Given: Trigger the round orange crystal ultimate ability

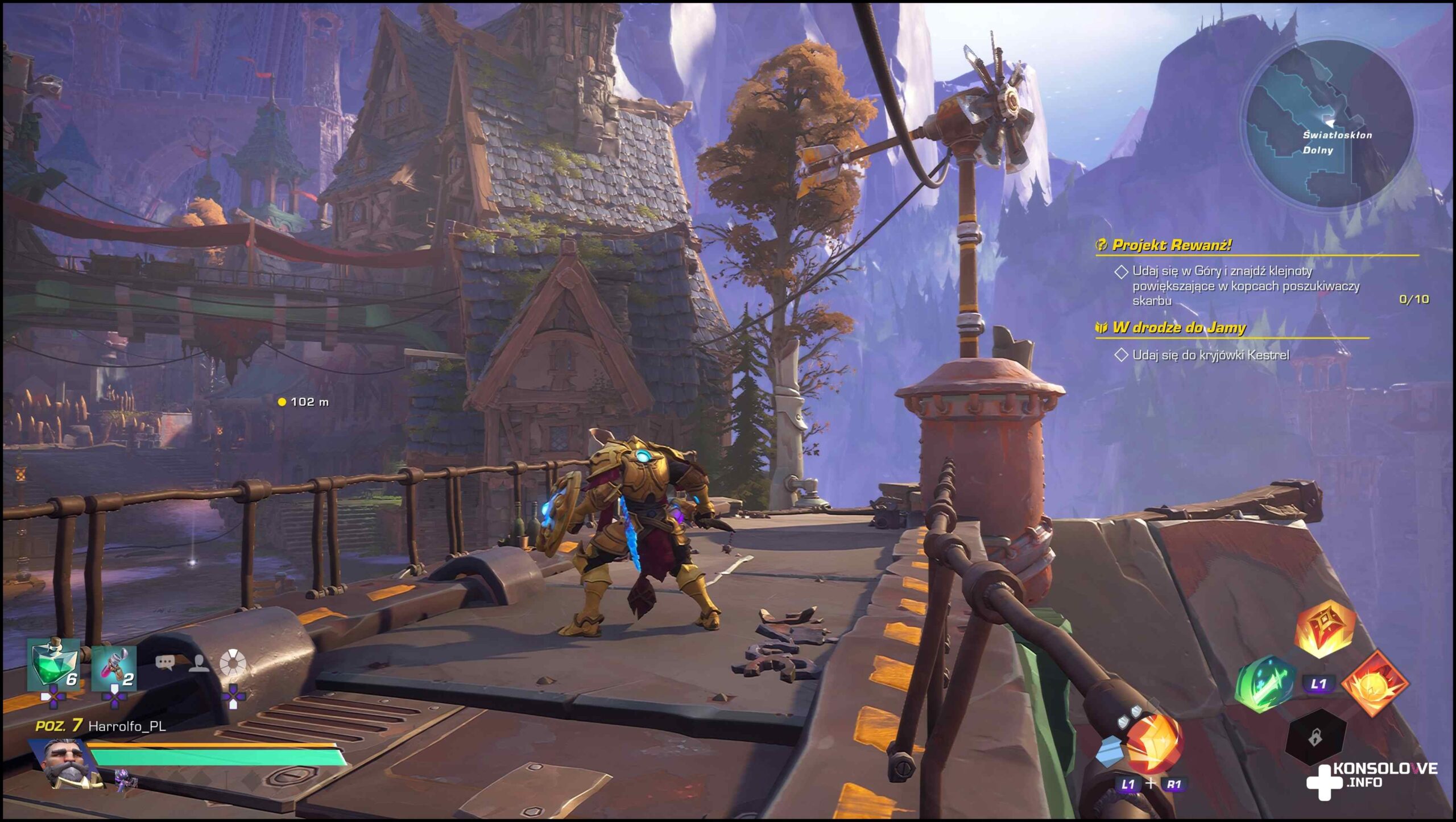Looking at the screenshot, I should point(1153,742).
